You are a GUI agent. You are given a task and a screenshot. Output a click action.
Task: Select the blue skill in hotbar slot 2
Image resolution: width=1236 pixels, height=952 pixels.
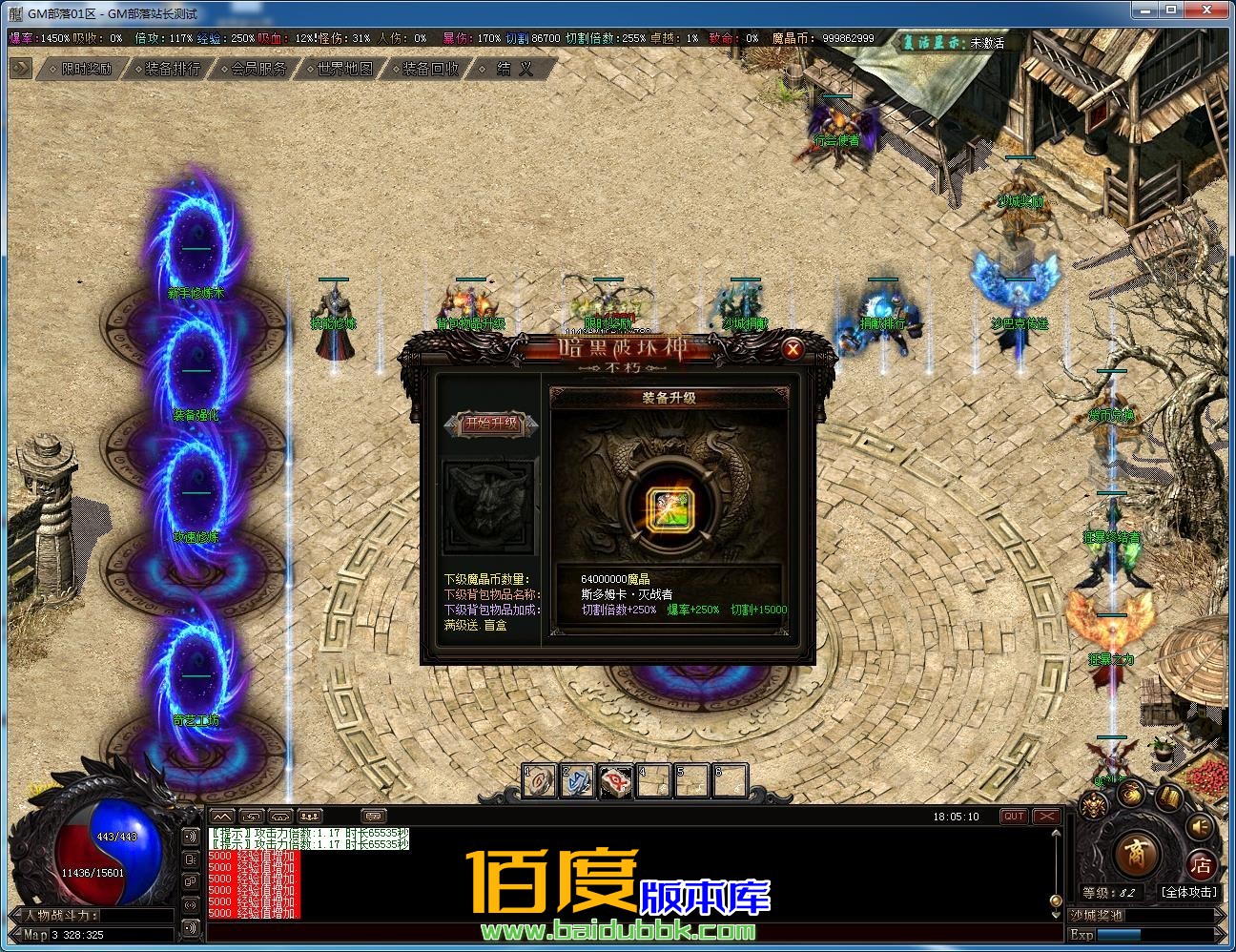577,780
